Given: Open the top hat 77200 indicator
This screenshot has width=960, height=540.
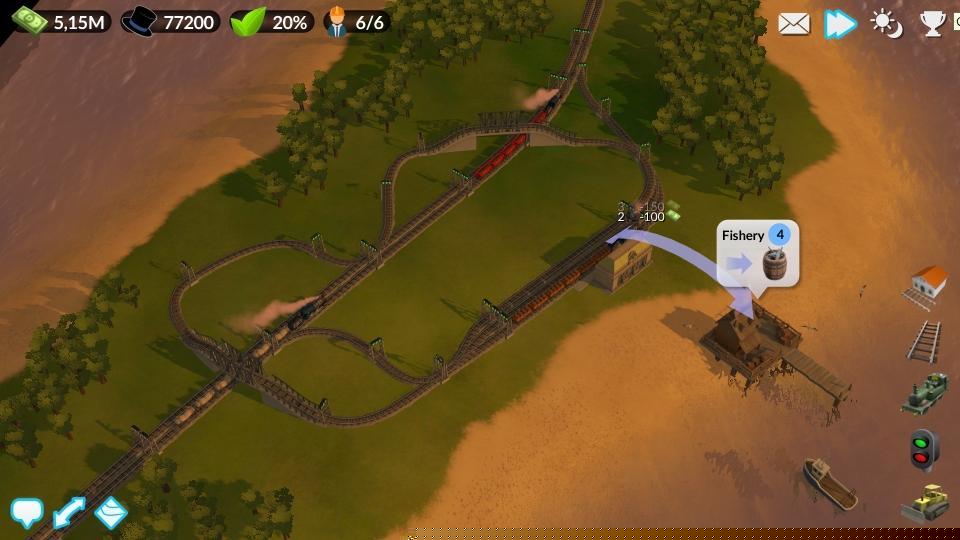Looking at the screenshot, I should 171,22.
